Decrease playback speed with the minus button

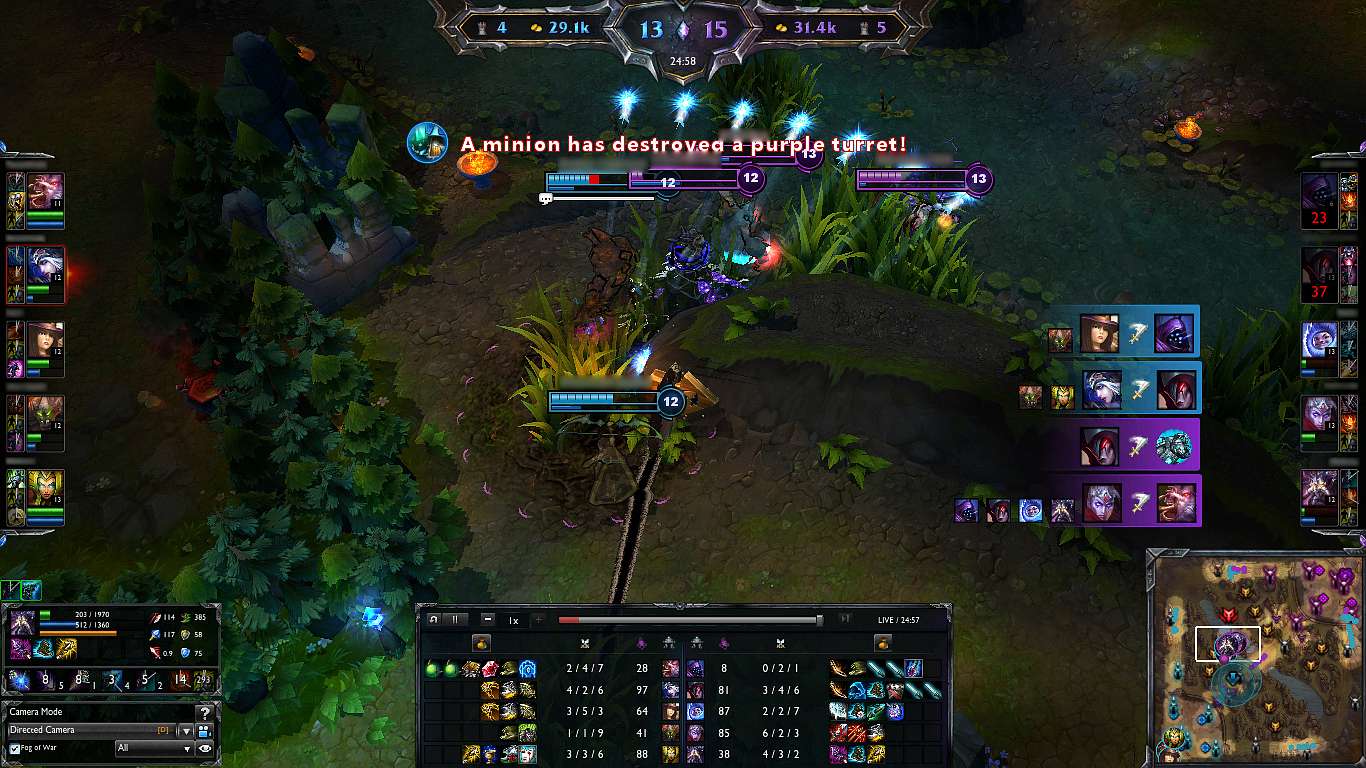point(487,620)
